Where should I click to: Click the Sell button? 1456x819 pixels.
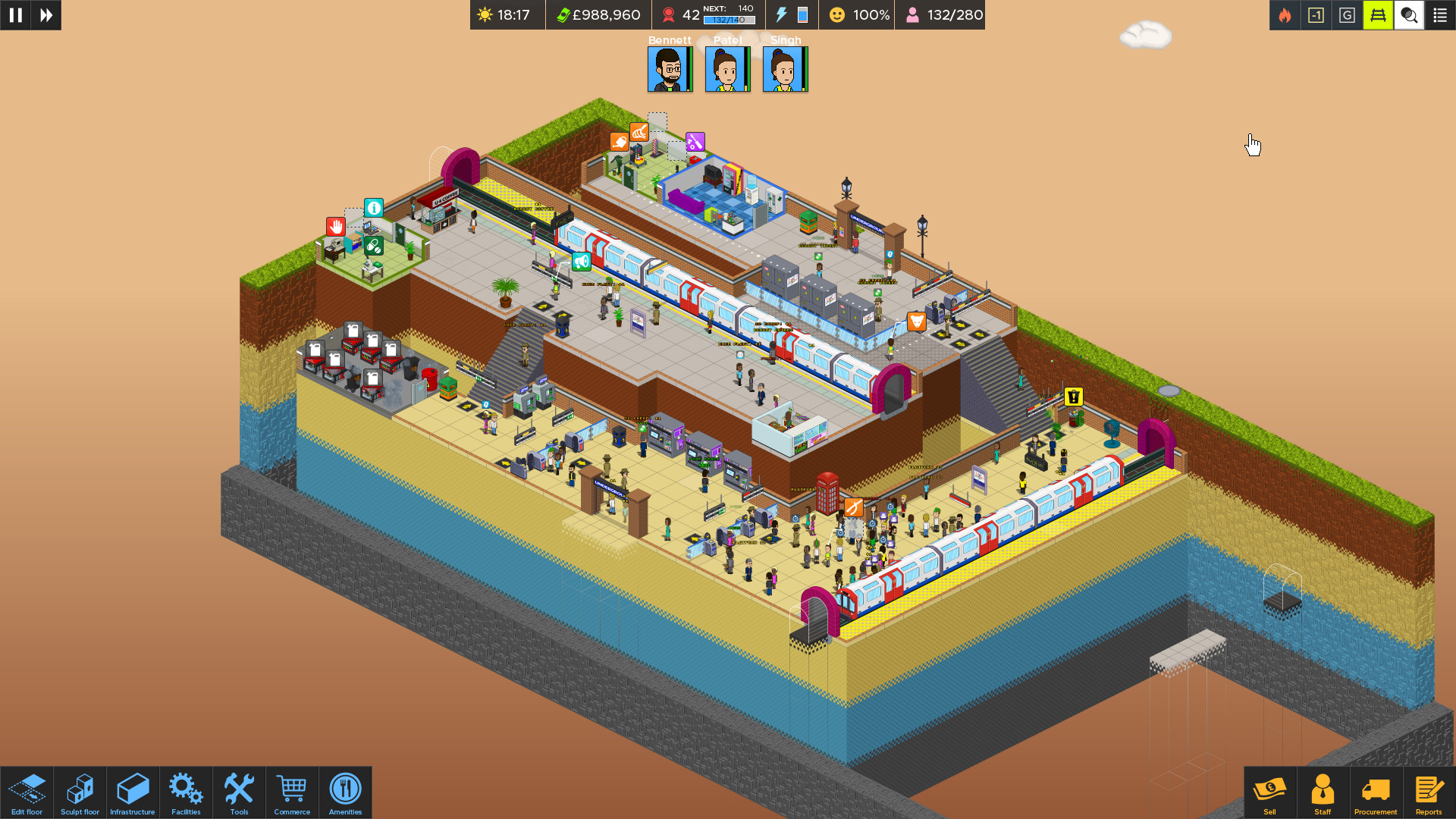tap(1270, 792)
